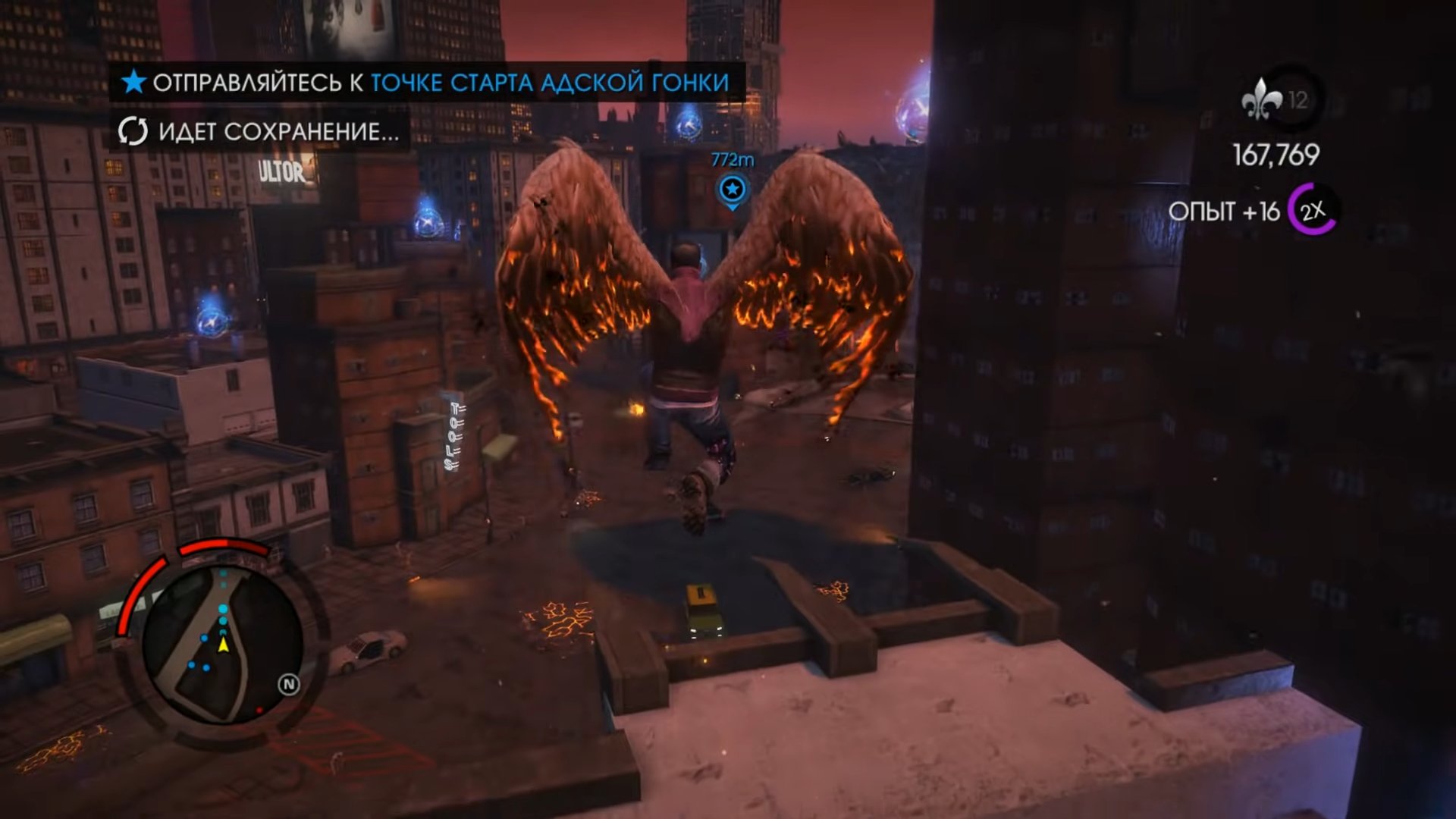Image resolution: width=1456 pixels, height=819 pixels.
Task: Click the yellow player arrow on minimap
Action: coord(224,645)
